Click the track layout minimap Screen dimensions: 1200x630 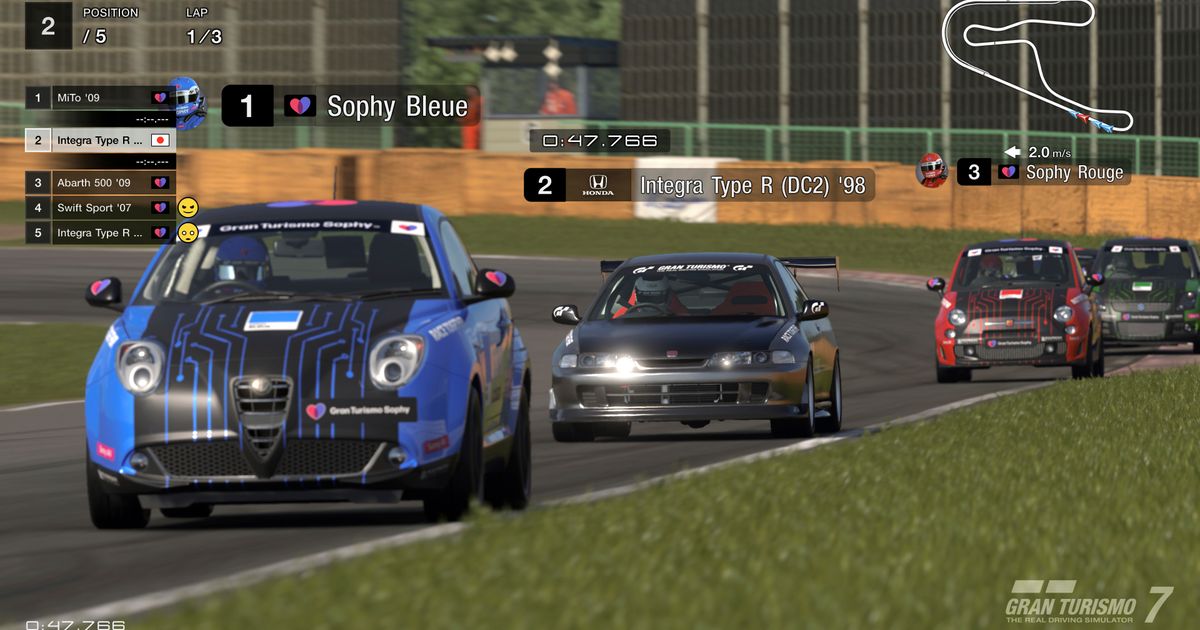click(1036, 64)
